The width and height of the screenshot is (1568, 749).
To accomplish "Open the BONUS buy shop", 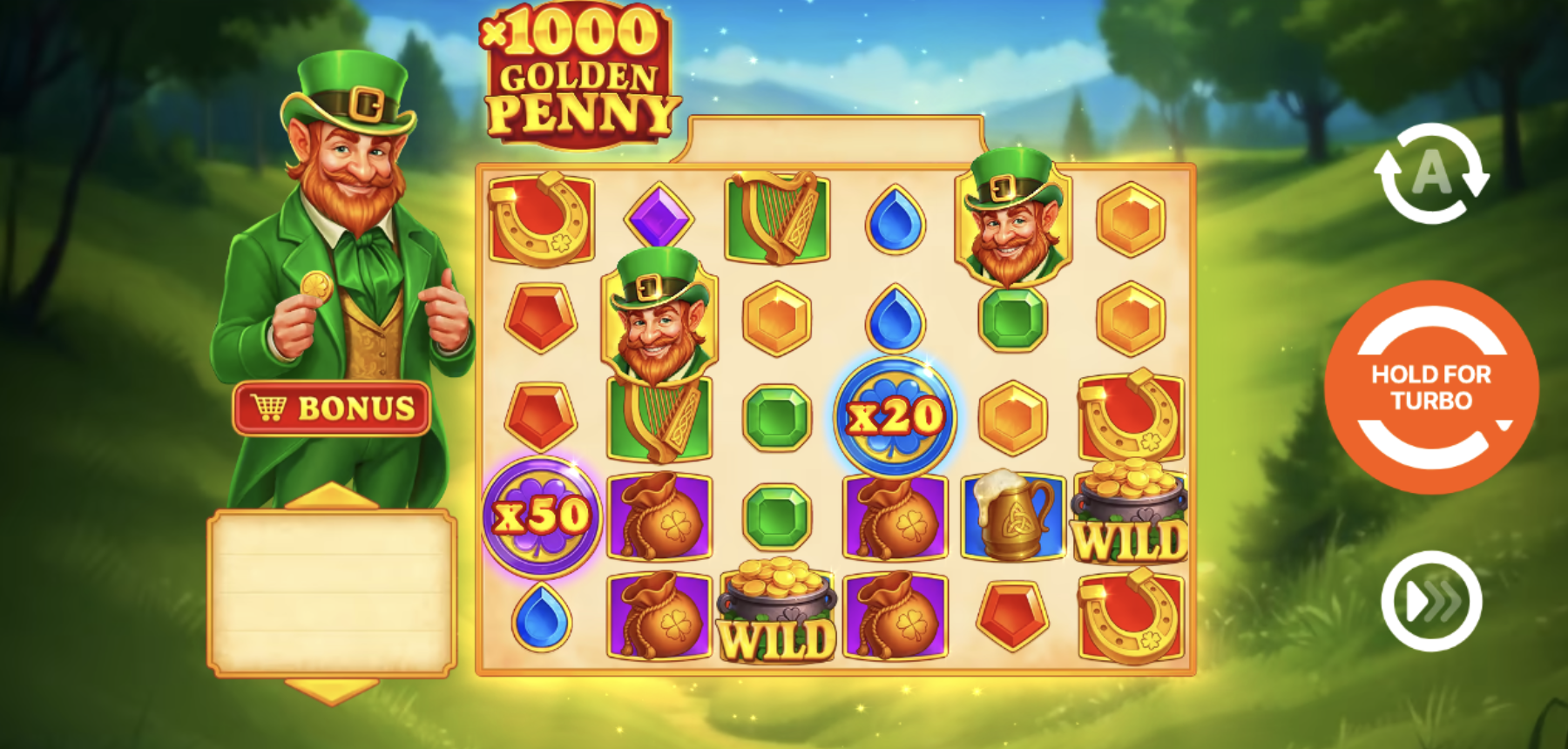I will coord(332,408).
